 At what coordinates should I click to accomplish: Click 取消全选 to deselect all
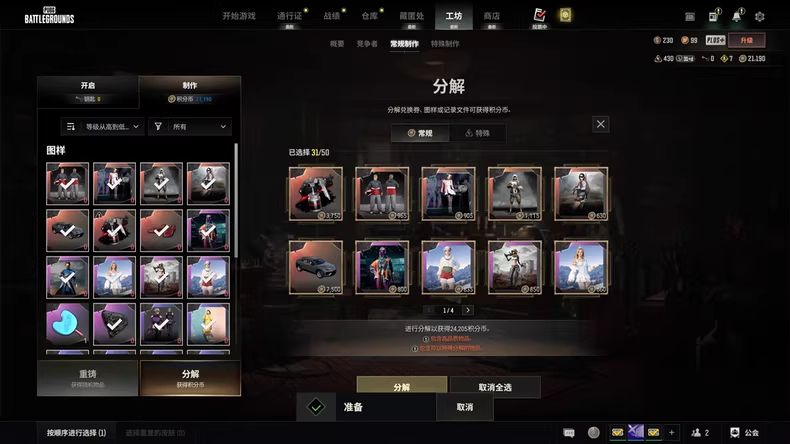pos(494,386)
